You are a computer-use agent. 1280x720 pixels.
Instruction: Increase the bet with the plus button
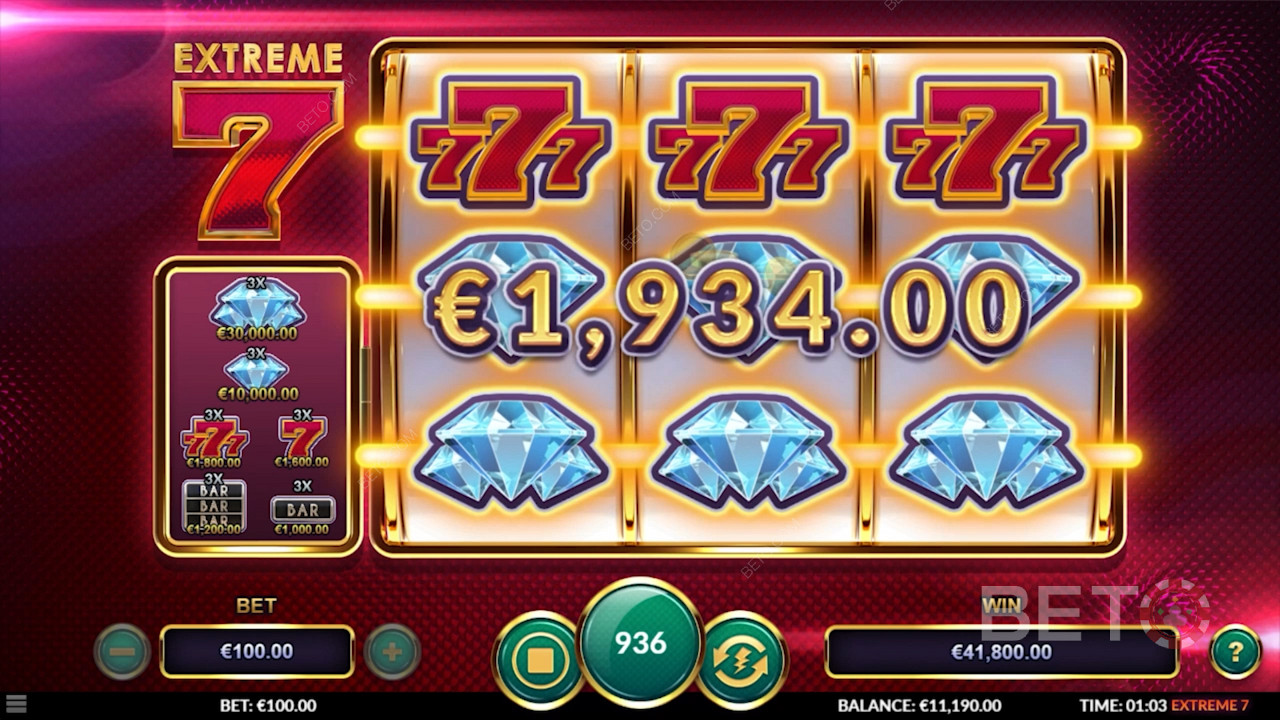391,652
